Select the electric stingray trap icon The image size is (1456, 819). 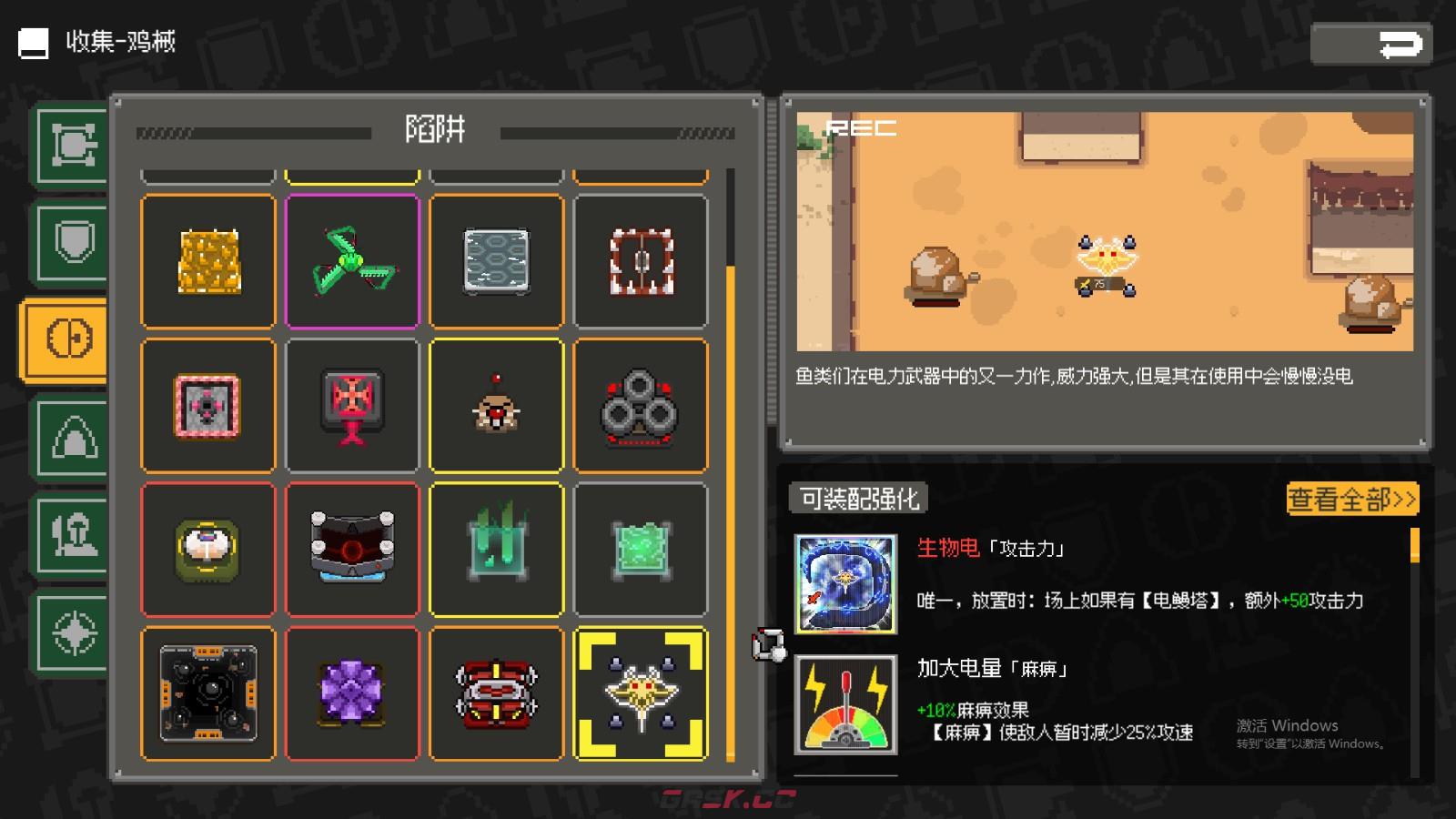[x=640, y=693]
